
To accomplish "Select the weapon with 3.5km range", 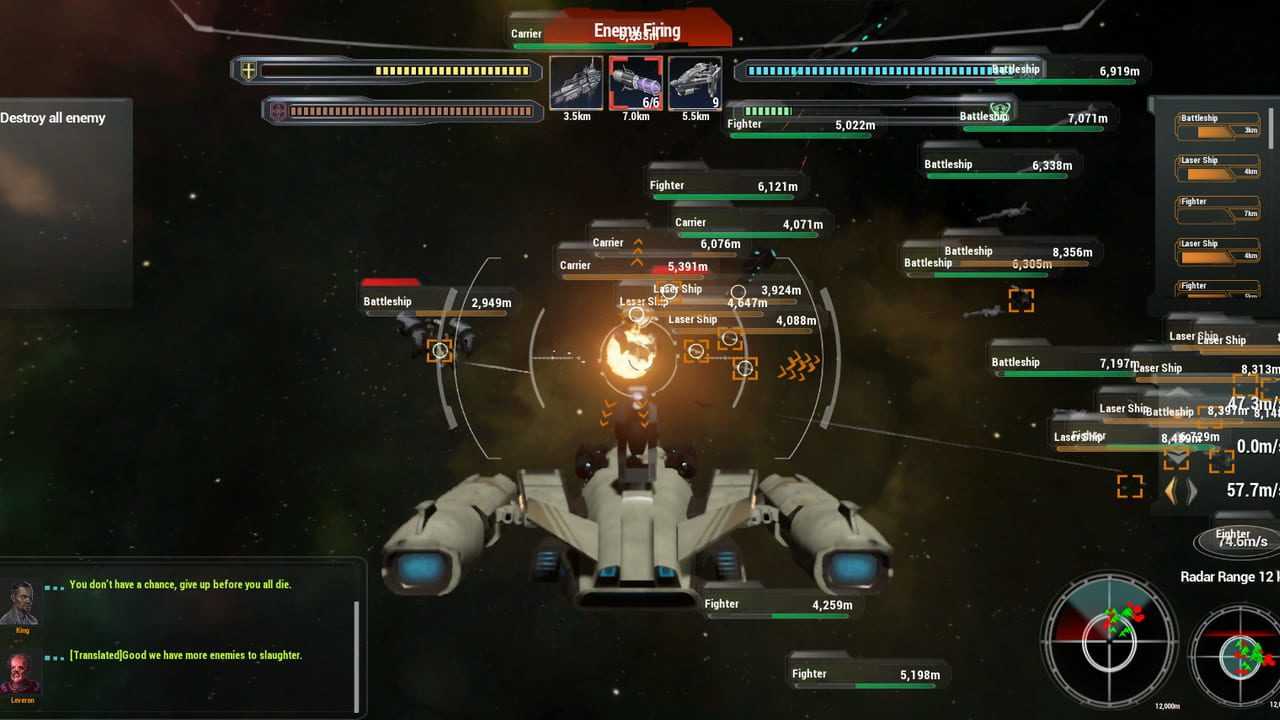I will click(x=576, y=83).
